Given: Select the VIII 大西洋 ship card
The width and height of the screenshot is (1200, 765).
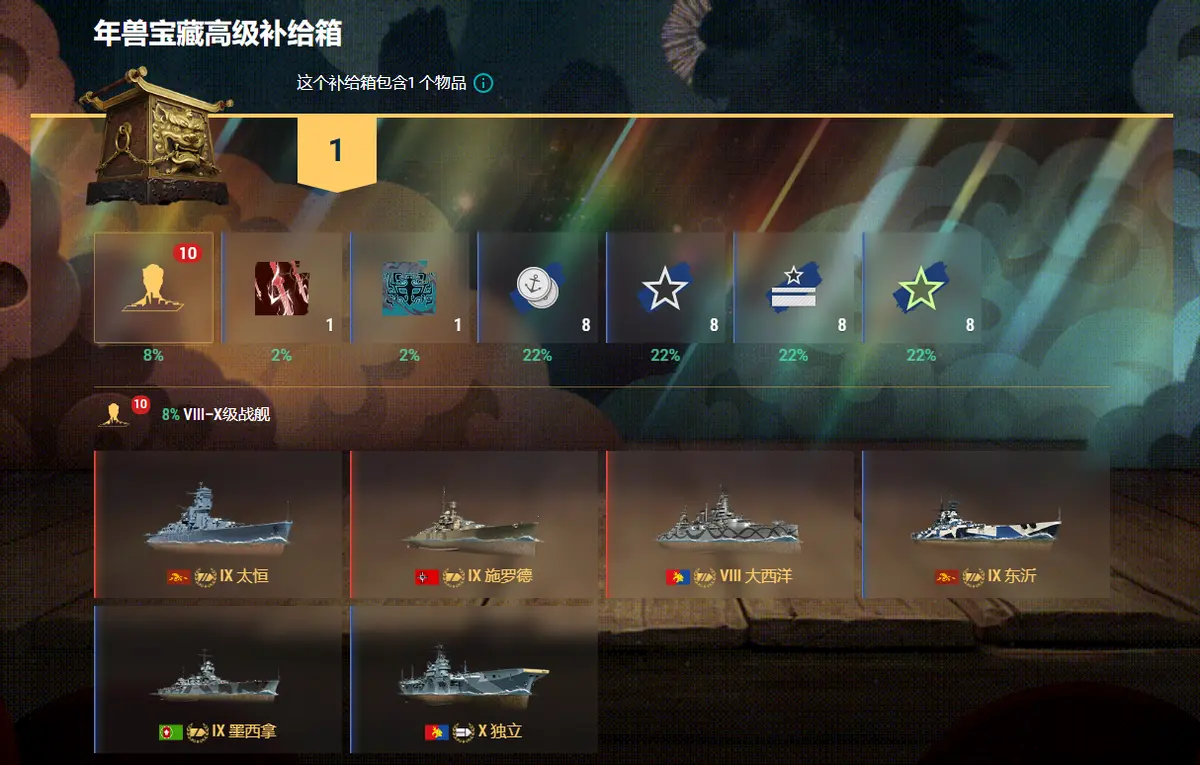Looking at the screenshot, I should (731, 525).
